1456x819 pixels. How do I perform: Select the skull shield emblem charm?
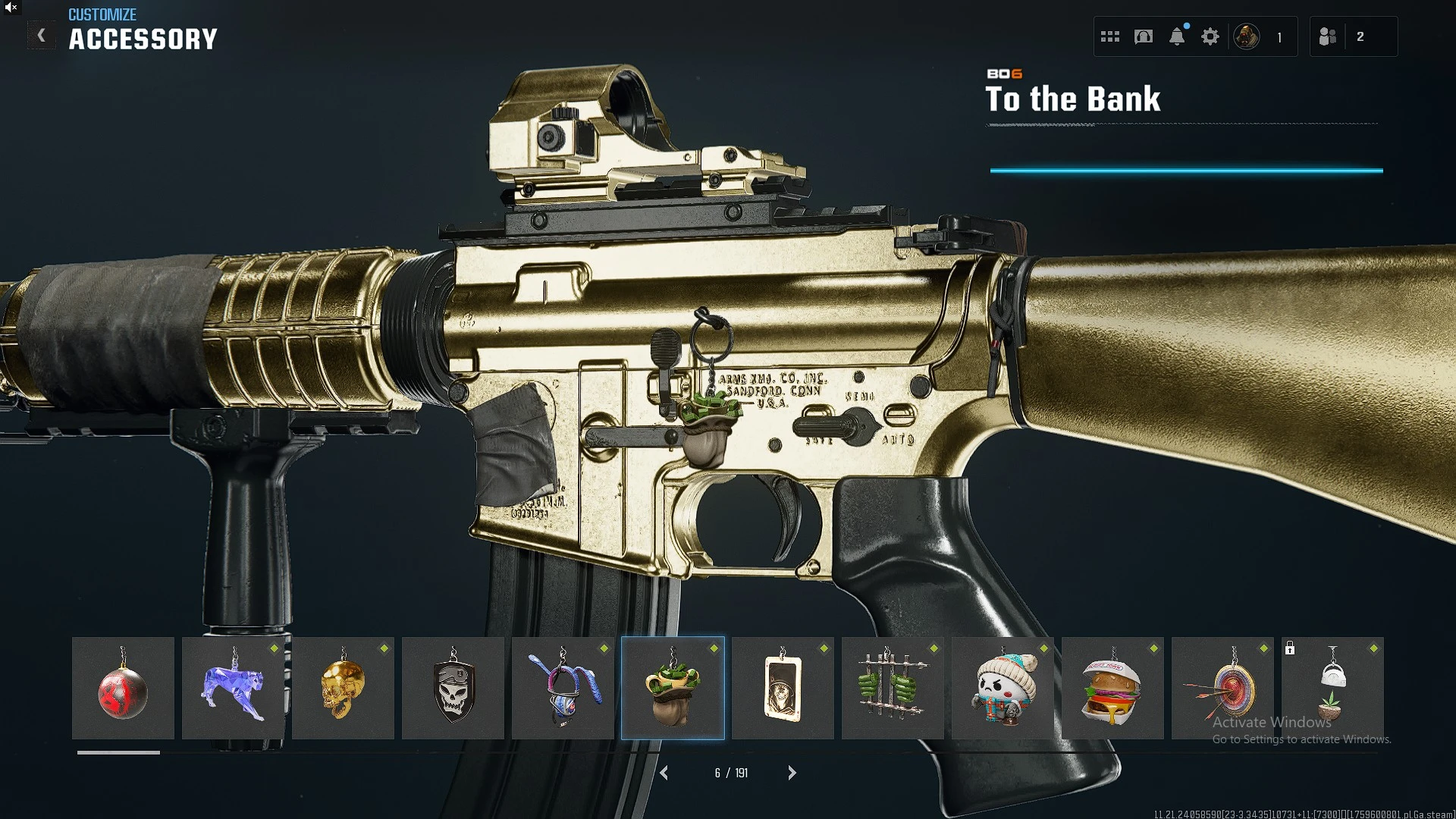pyautogui.click(x=453, y=689)
